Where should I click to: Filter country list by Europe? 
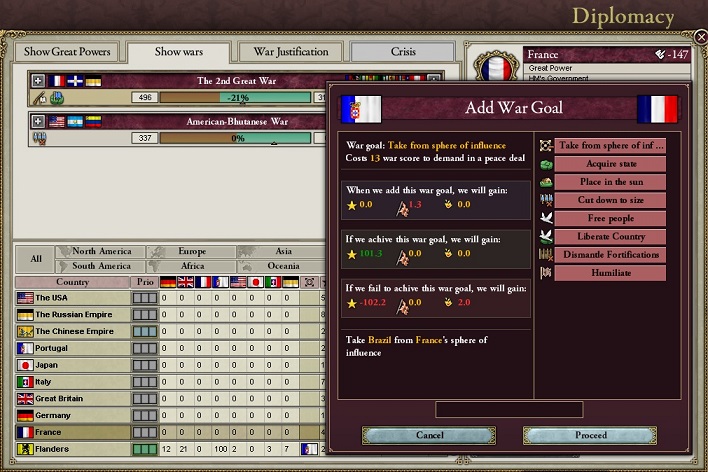coord(191,252)
